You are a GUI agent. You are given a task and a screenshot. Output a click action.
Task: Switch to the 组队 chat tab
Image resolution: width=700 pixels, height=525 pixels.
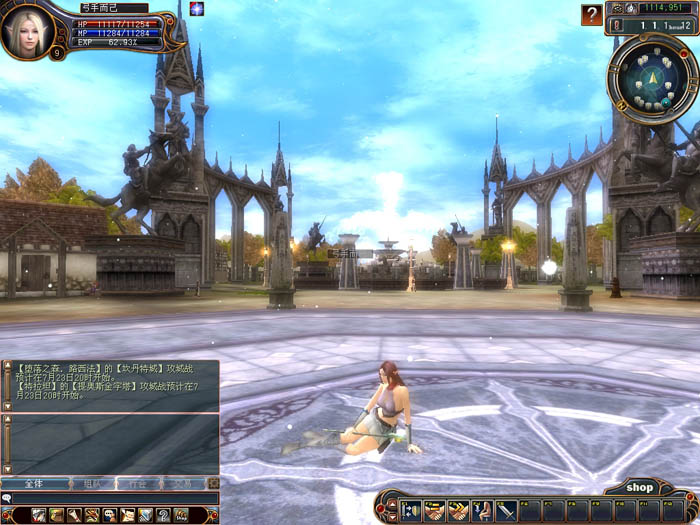pyautogui.click(x=92, y=483)
